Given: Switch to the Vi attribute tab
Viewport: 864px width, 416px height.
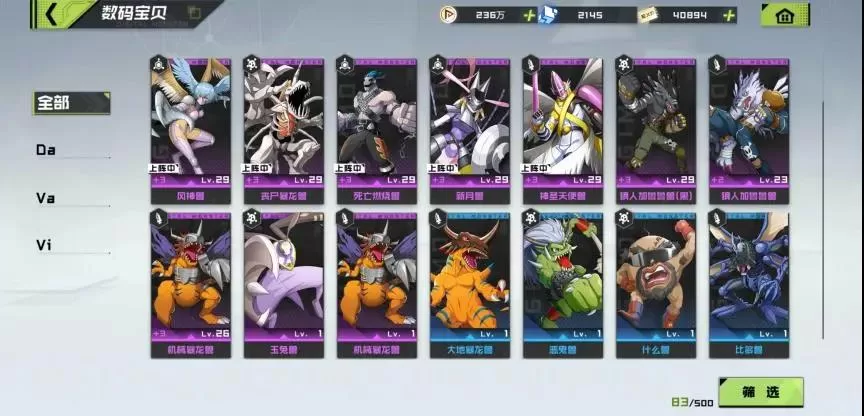Looking at the screenshot, I should tap(46, 245).
